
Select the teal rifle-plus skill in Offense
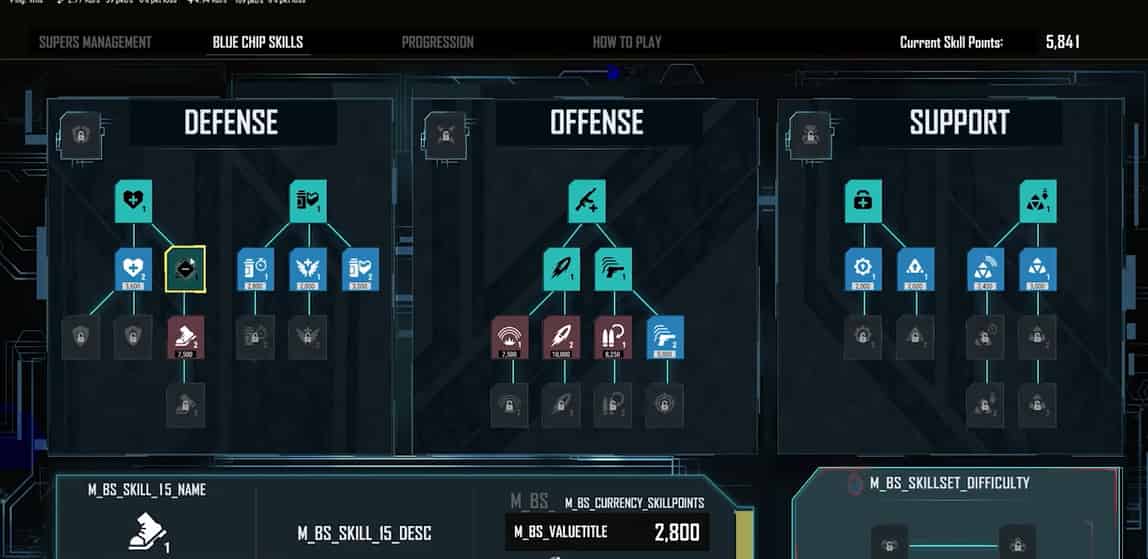(587, 200)
